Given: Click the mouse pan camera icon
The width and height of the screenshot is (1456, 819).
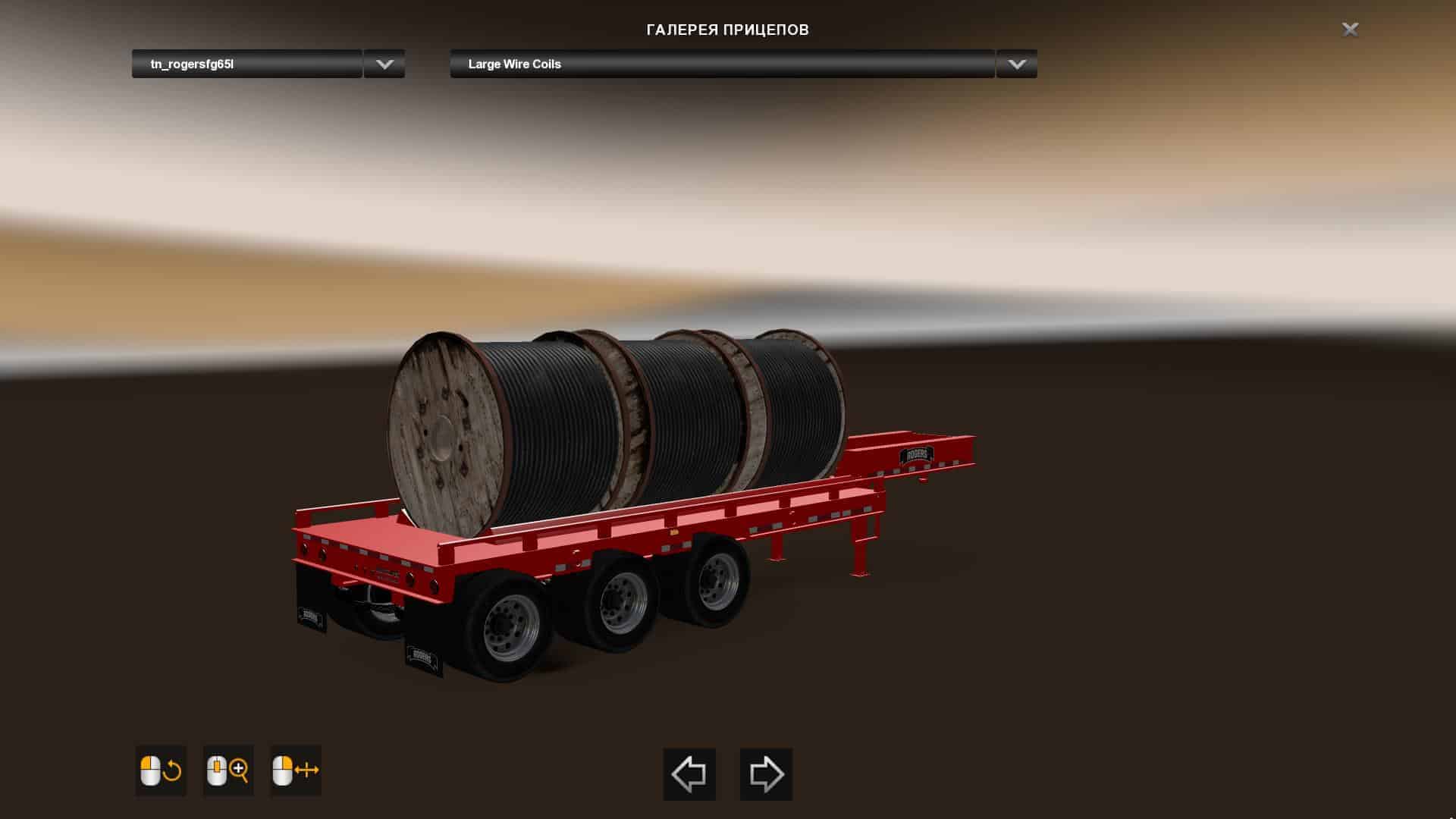Looking at the screenshot, I should point(296,770).
